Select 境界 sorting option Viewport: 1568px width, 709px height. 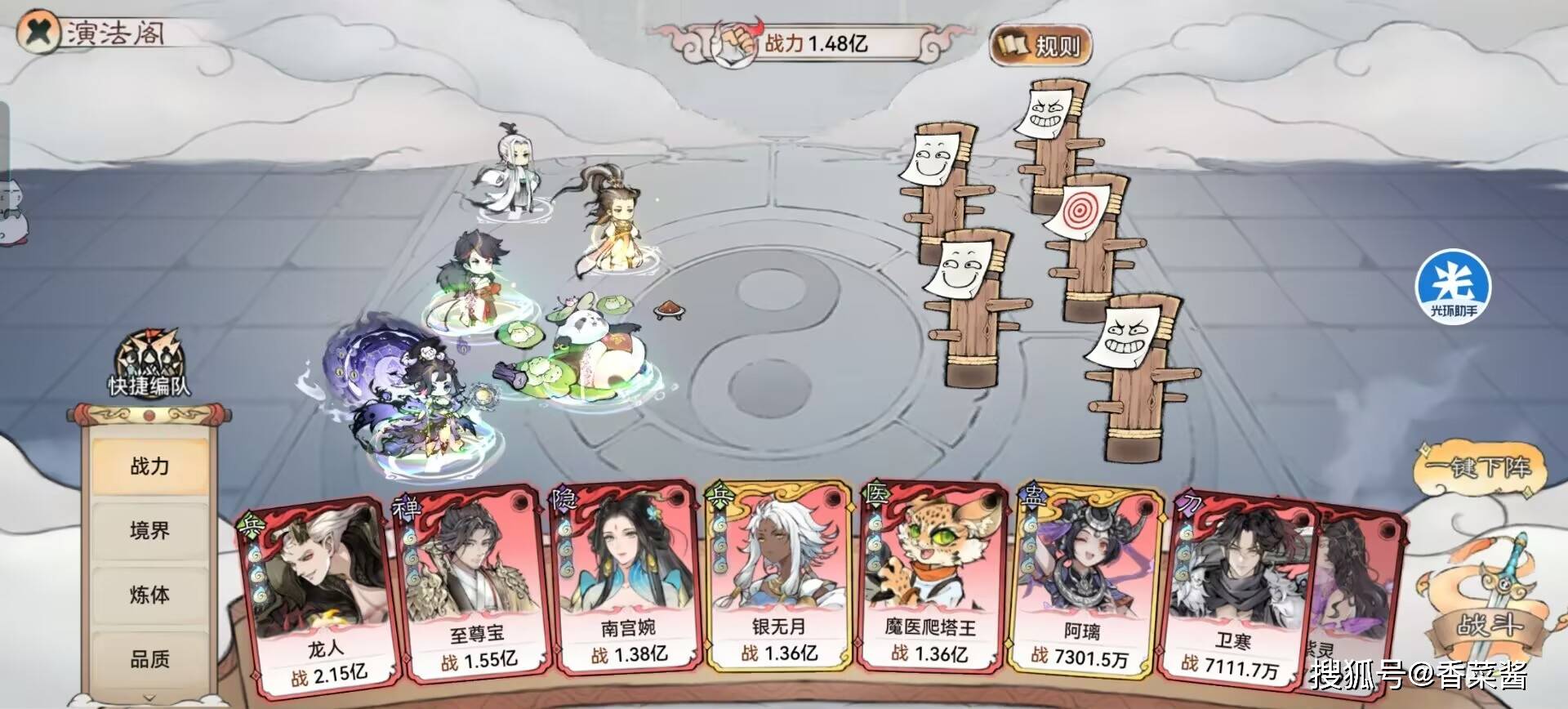(x=149, y=530)
